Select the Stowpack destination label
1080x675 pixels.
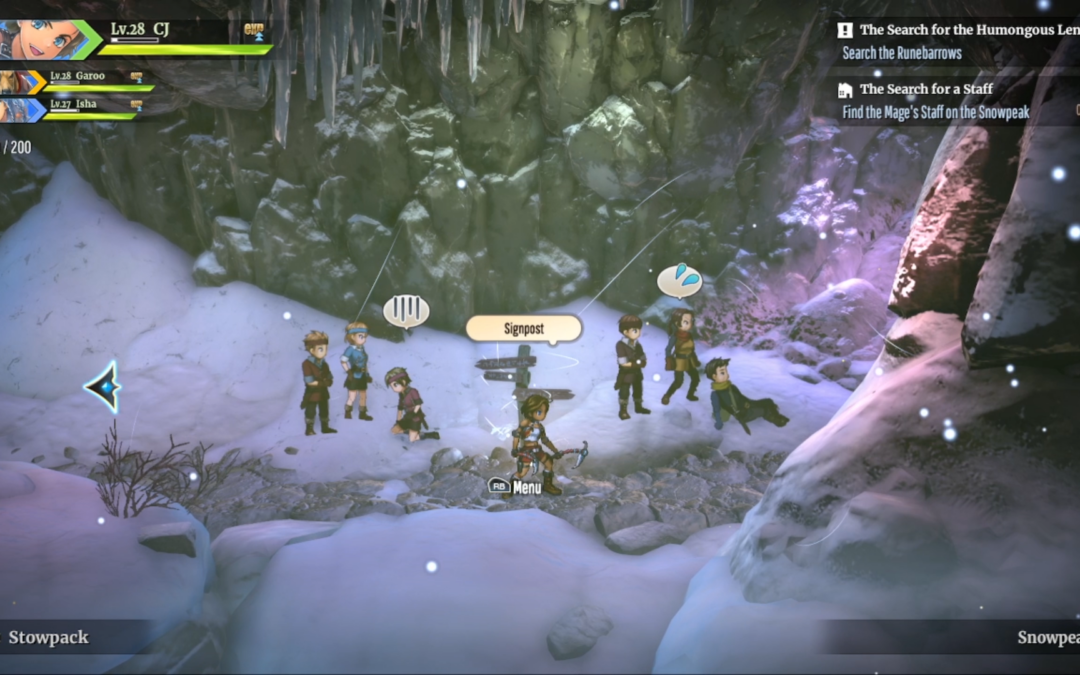(49, 637)
